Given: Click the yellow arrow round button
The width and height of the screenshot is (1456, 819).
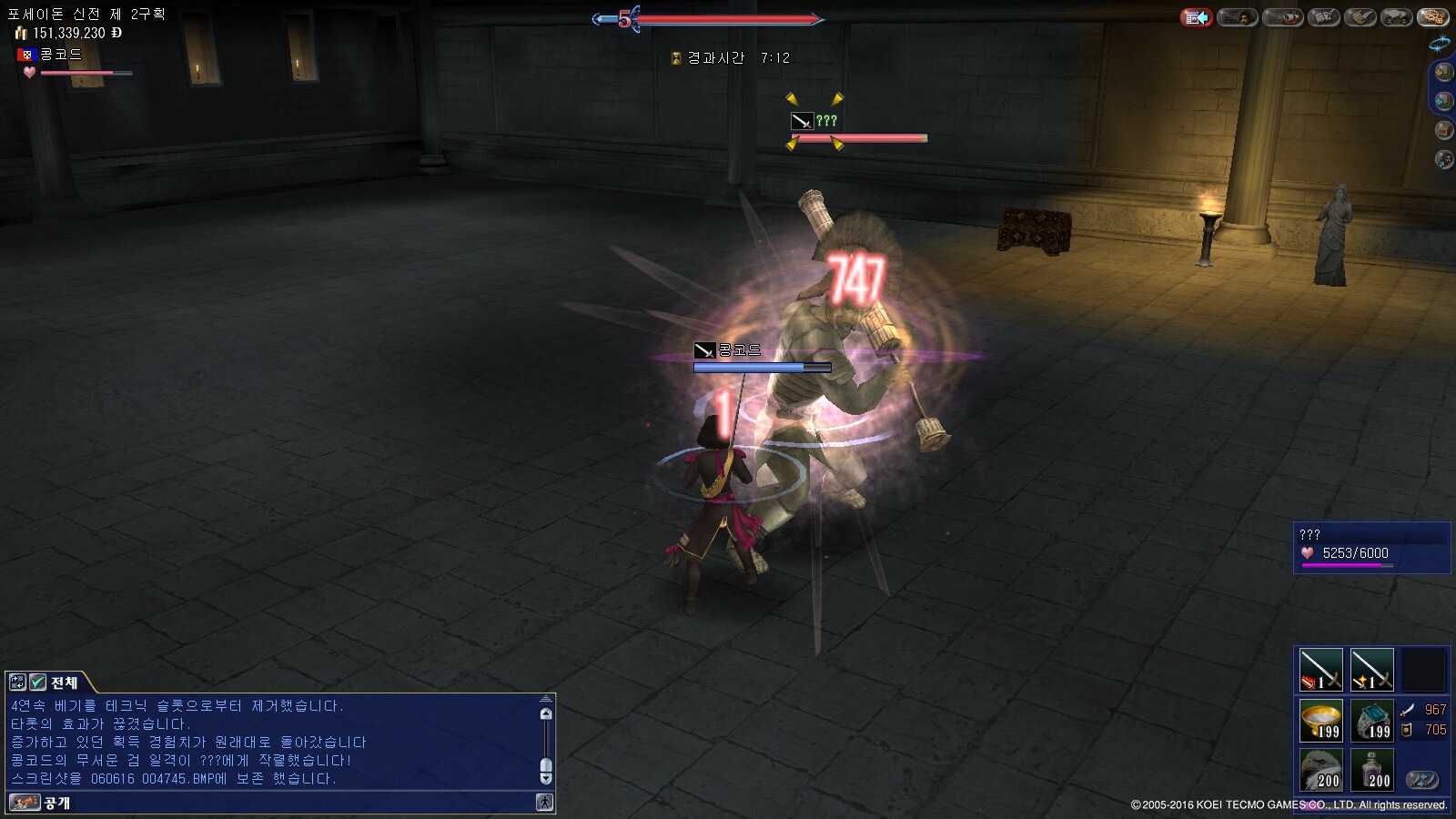Looking at the screenshot, I should click(1443, 72).
